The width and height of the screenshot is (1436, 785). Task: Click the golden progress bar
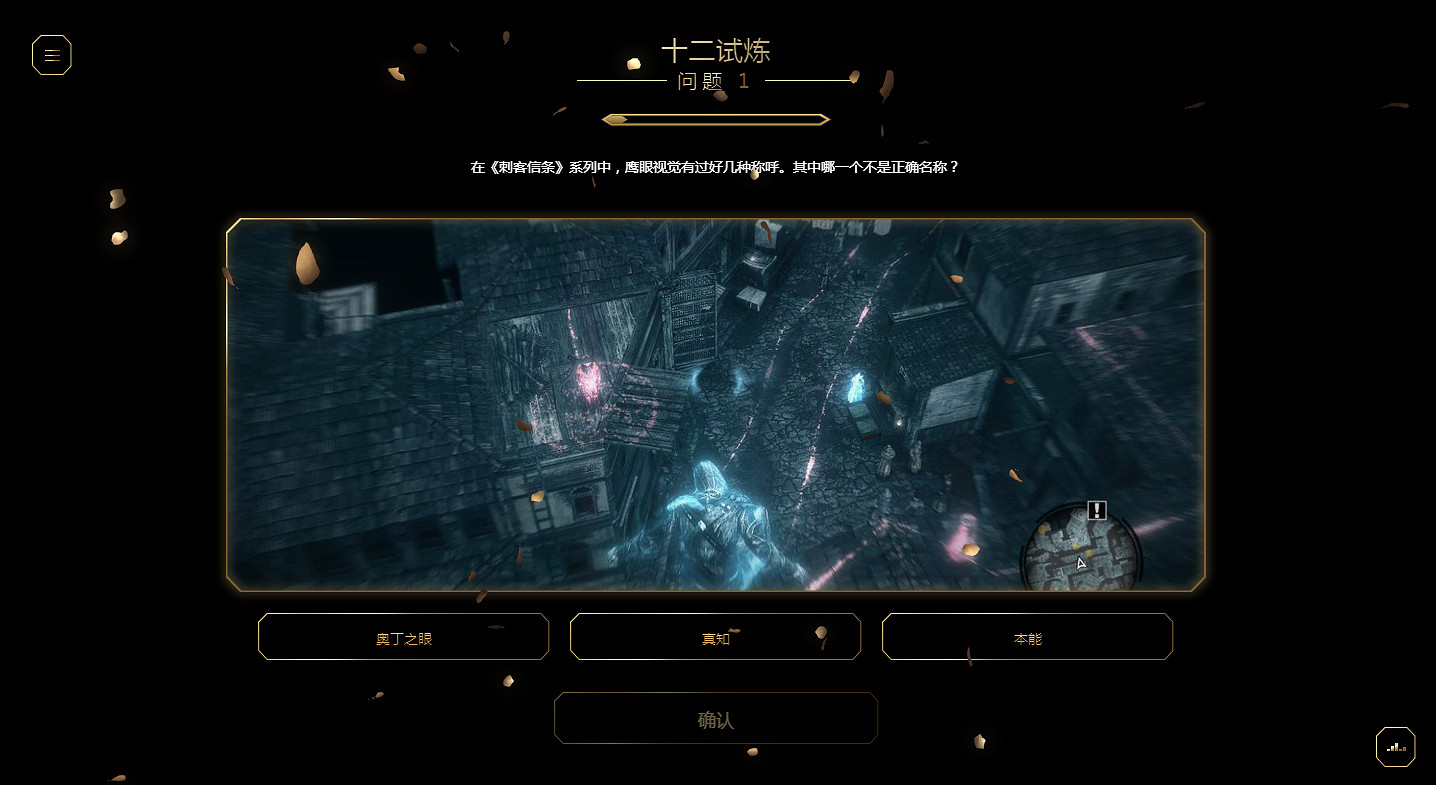pos(714,118)
